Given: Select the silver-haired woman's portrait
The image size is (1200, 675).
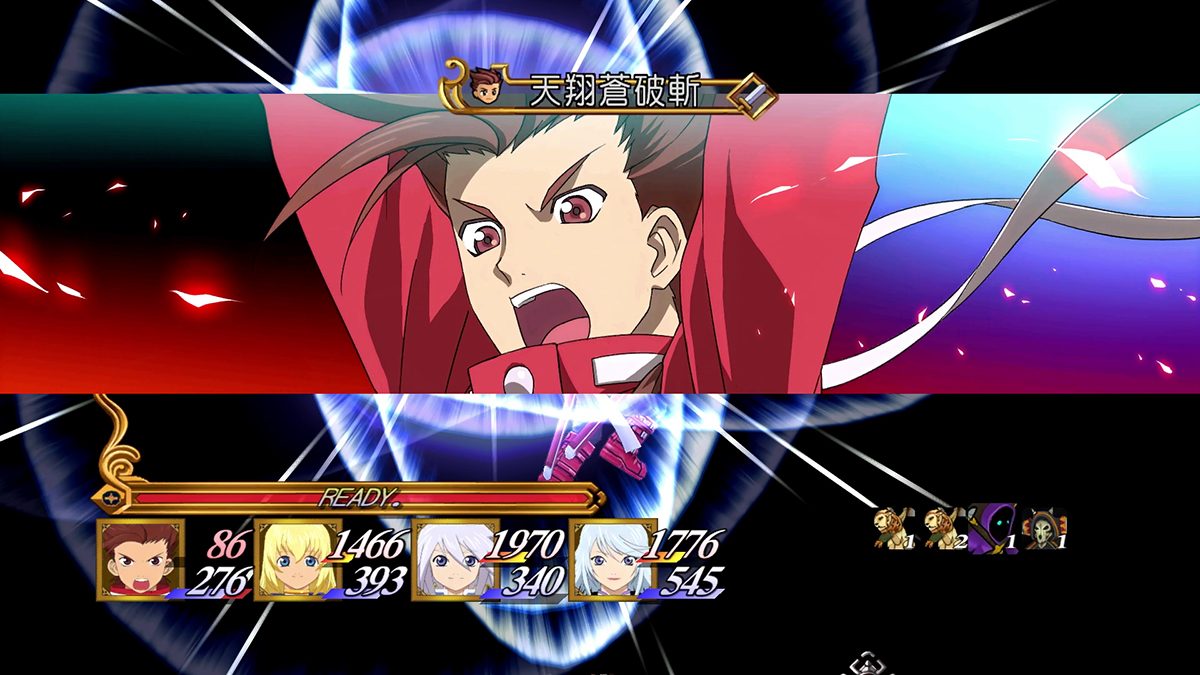Looking at the screenshot, I should pos(612,559).
